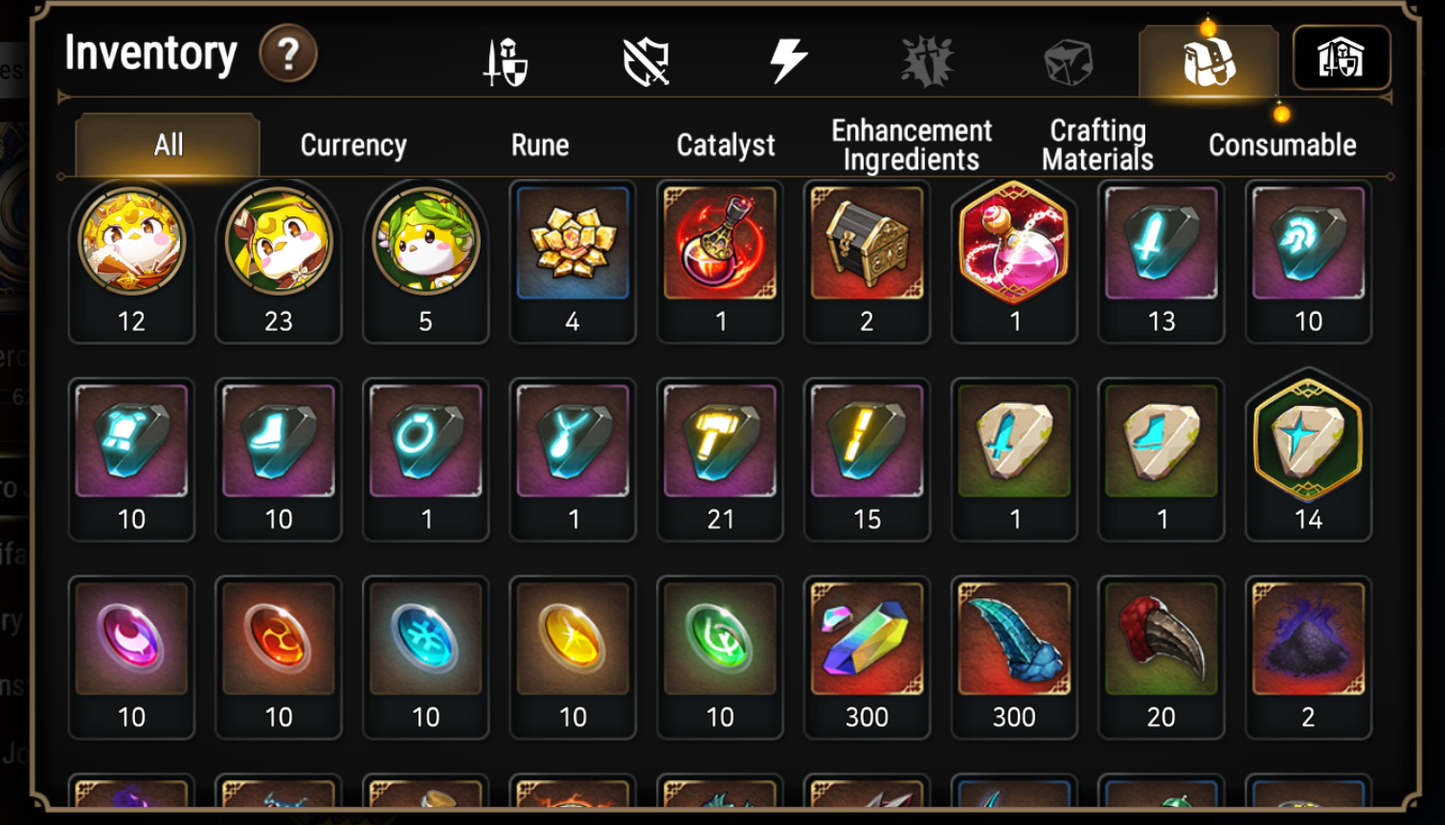Select the pink hexagon potion item
The width and height of the screenshot is (1445, 825).
point(1014,243)
